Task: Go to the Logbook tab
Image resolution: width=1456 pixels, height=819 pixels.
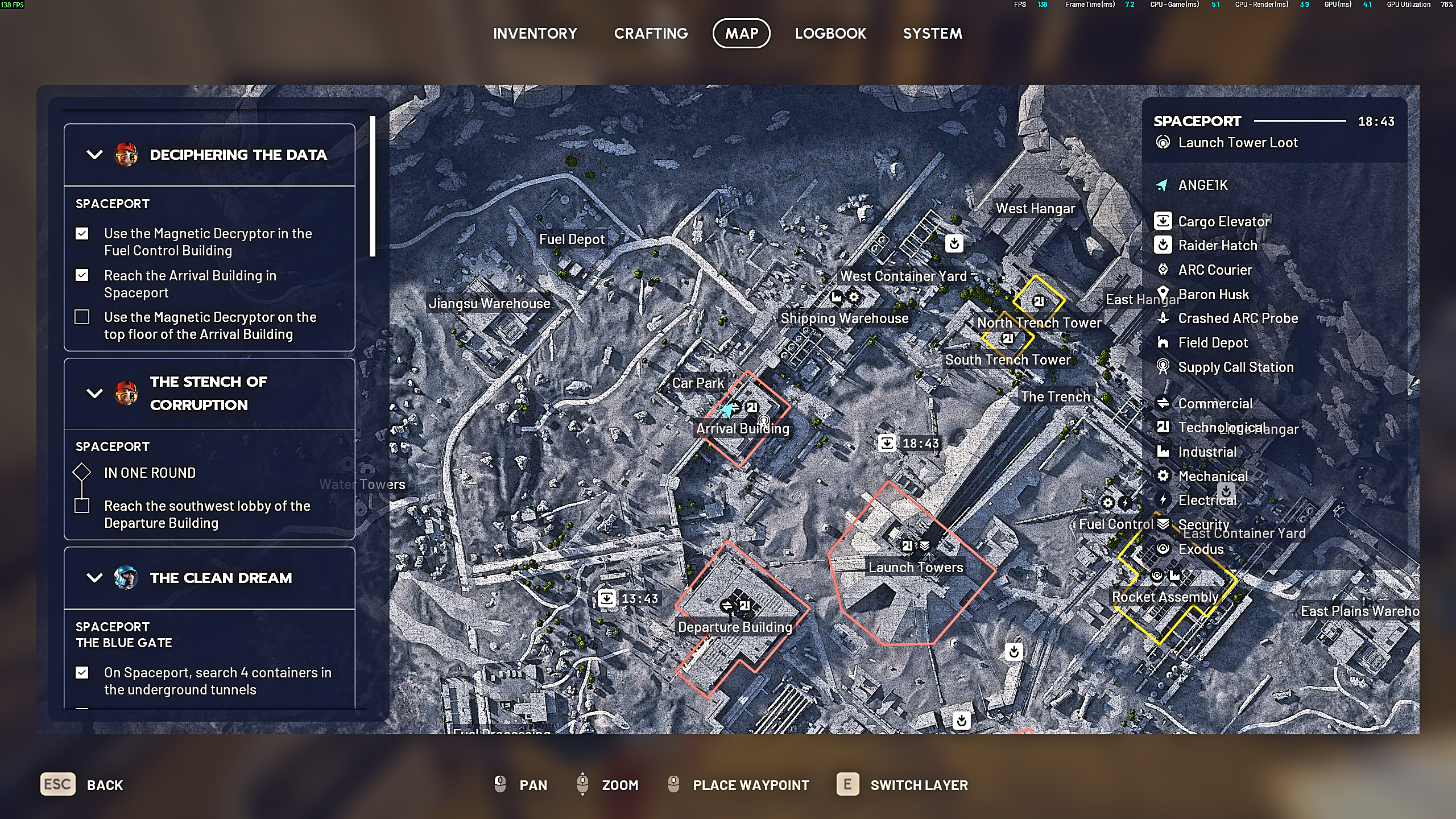Action: coord(830,34)
